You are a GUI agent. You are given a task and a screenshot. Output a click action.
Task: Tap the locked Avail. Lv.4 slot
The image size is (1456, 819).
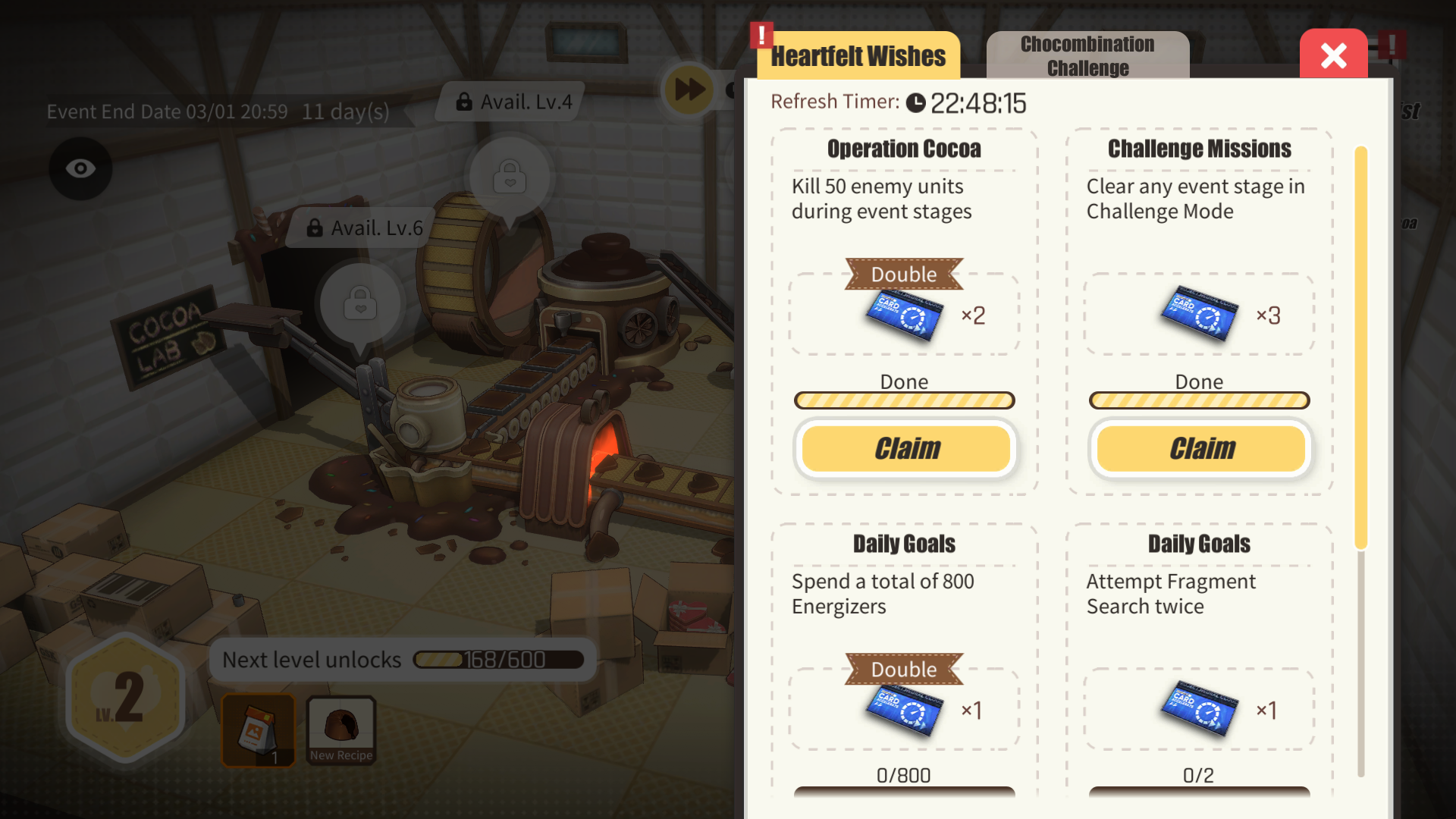[x=510, y=177]
